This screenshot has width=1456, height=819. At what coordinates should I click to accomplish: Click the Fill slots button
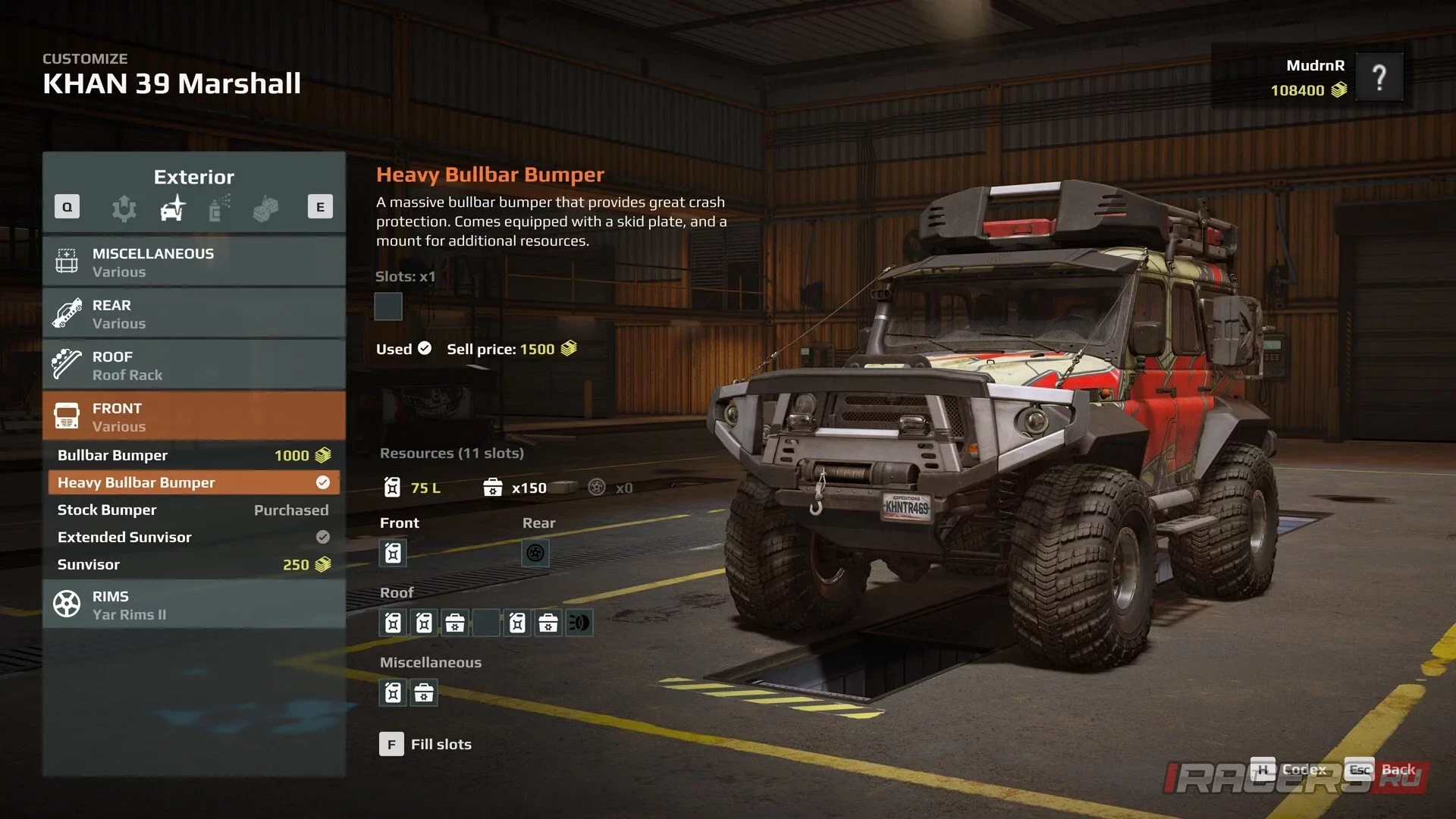pyautogui.click(x=425, y=744)
